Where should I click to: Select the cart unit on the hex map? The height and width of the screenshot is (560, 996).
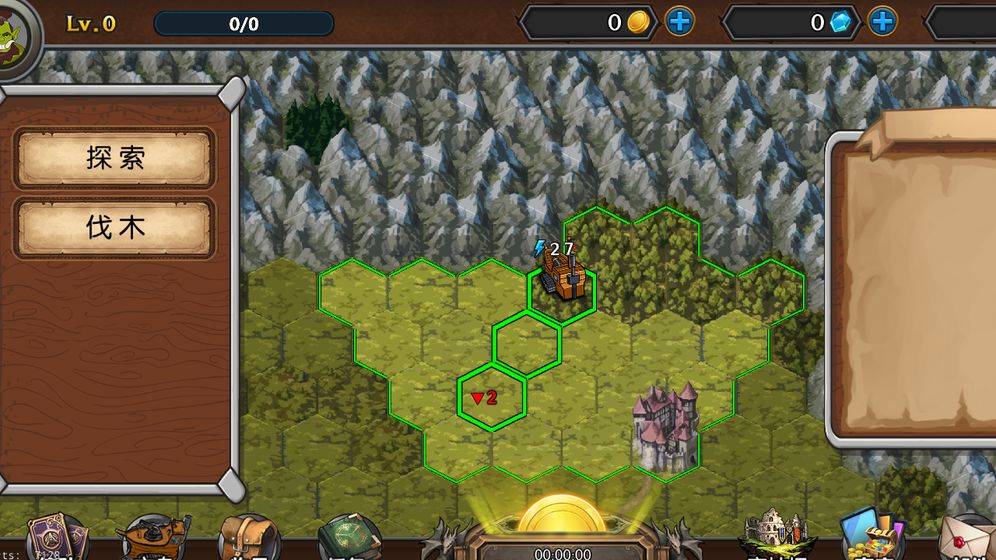tap(560, 276)
